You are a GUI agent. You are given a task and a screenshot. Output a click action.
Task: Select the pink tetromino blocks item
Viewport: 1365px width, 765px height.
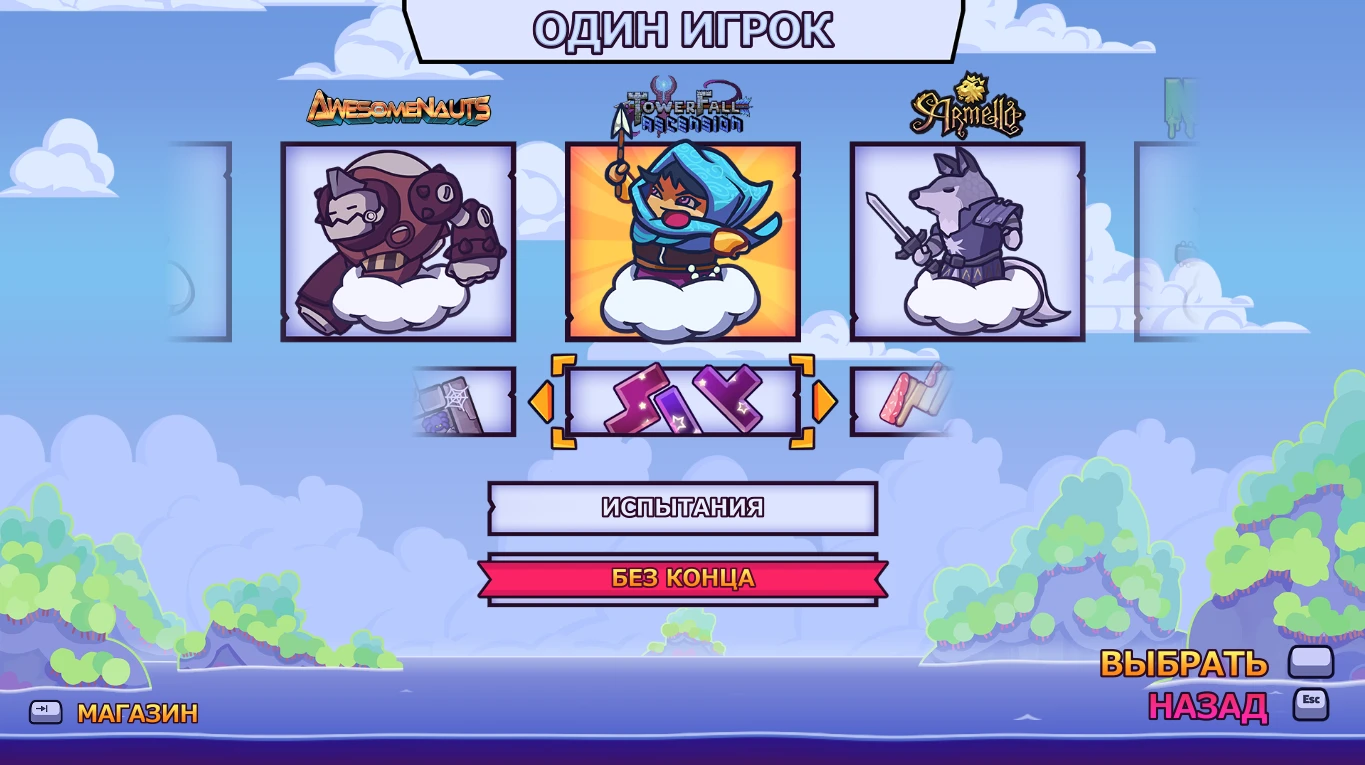683,402
